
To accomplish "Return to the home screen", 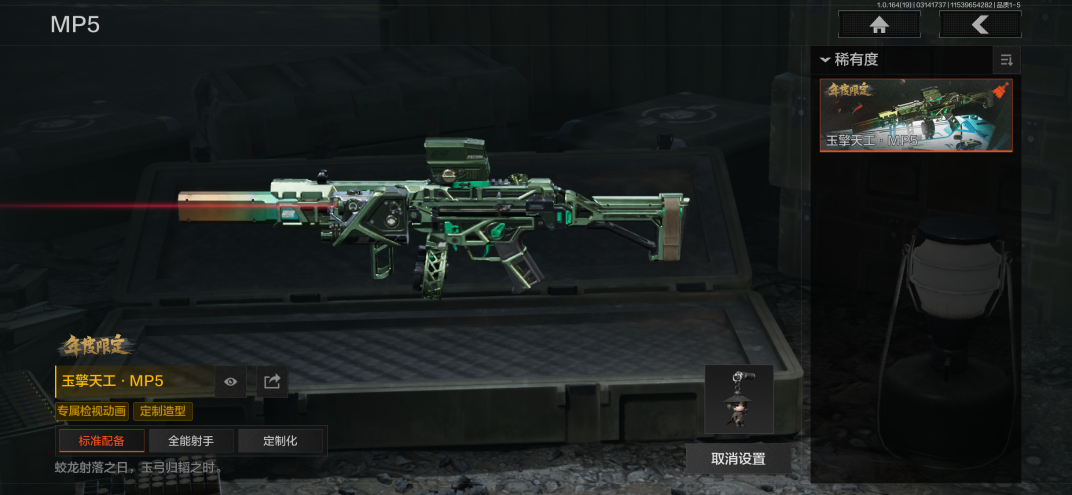I will pos(878,24).
